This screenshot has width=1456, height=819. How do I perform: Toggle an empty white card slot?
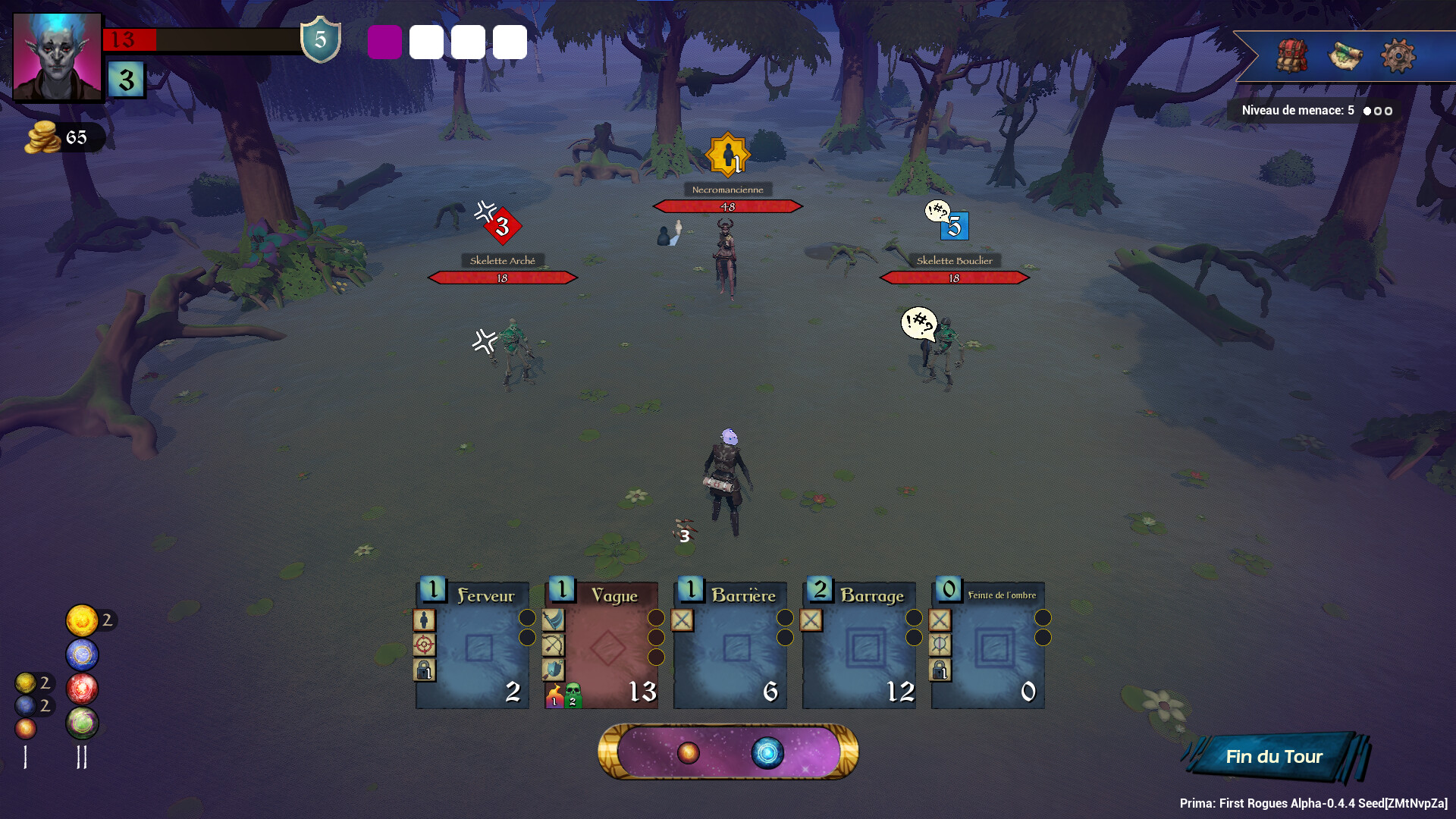click(426, 43)
